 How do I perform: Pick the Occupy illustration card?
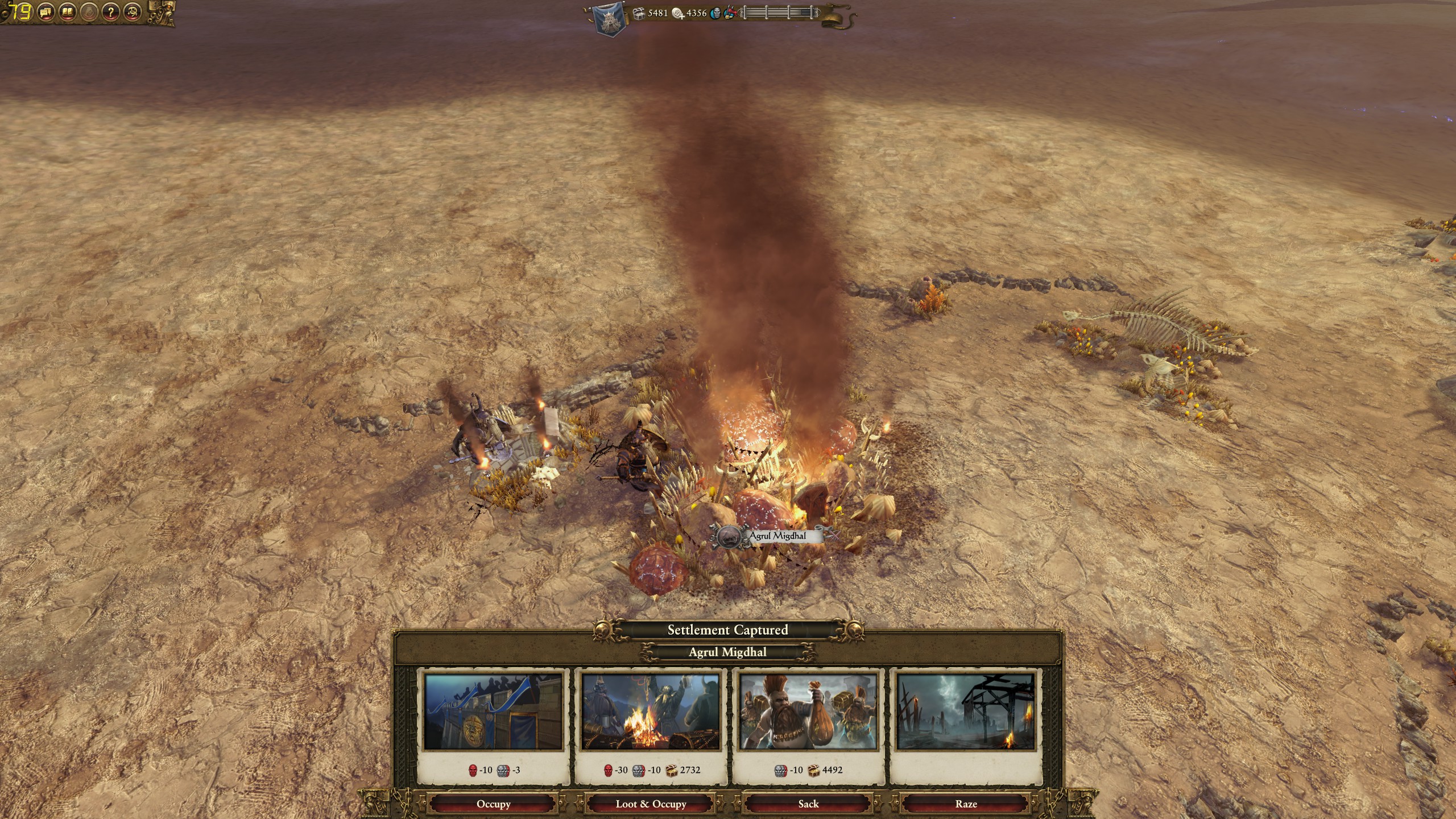(493, 712)
